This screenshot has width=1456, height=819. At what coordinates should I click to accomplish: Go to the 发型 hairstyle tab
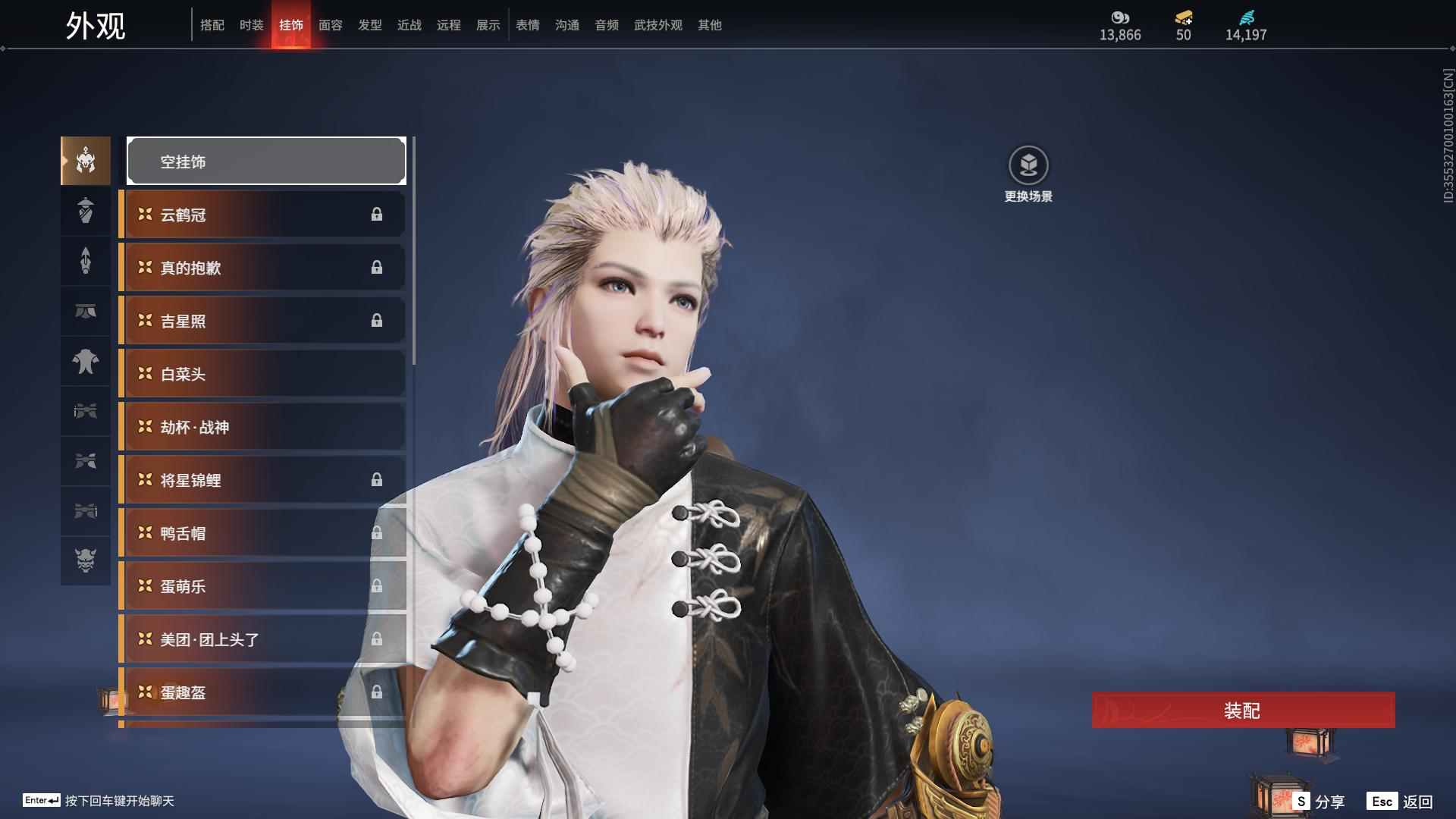click(x=369, y=25)
